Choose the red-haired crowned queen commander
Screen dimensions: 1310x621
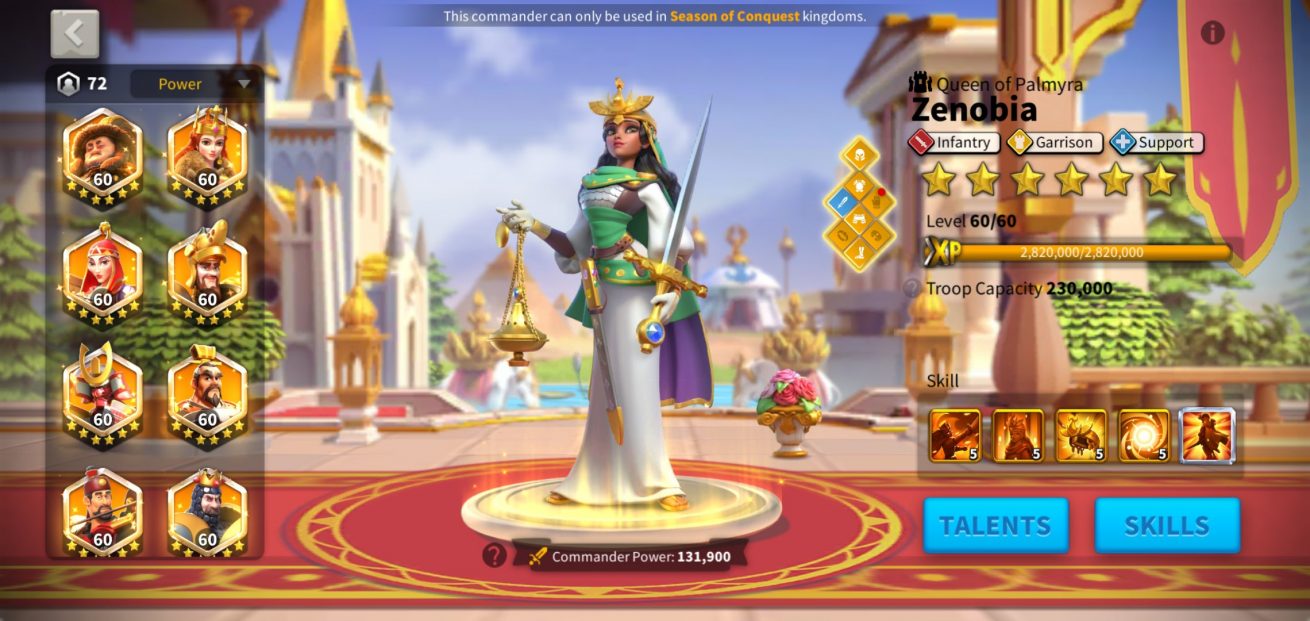point(207,155)
